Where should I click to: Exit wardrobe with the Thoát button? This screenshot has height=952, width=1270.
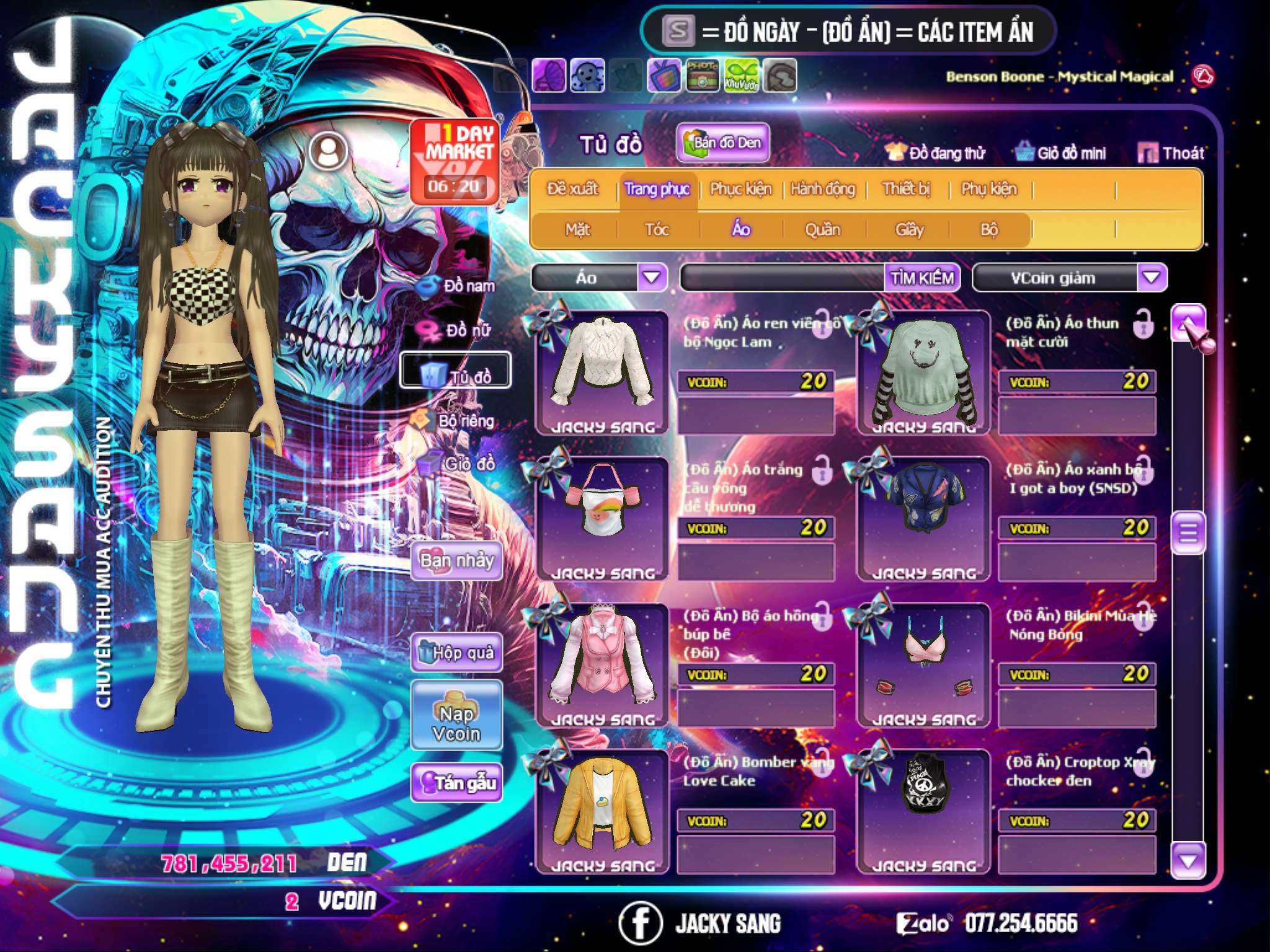pyautogui.click(x=1171, y=153)
